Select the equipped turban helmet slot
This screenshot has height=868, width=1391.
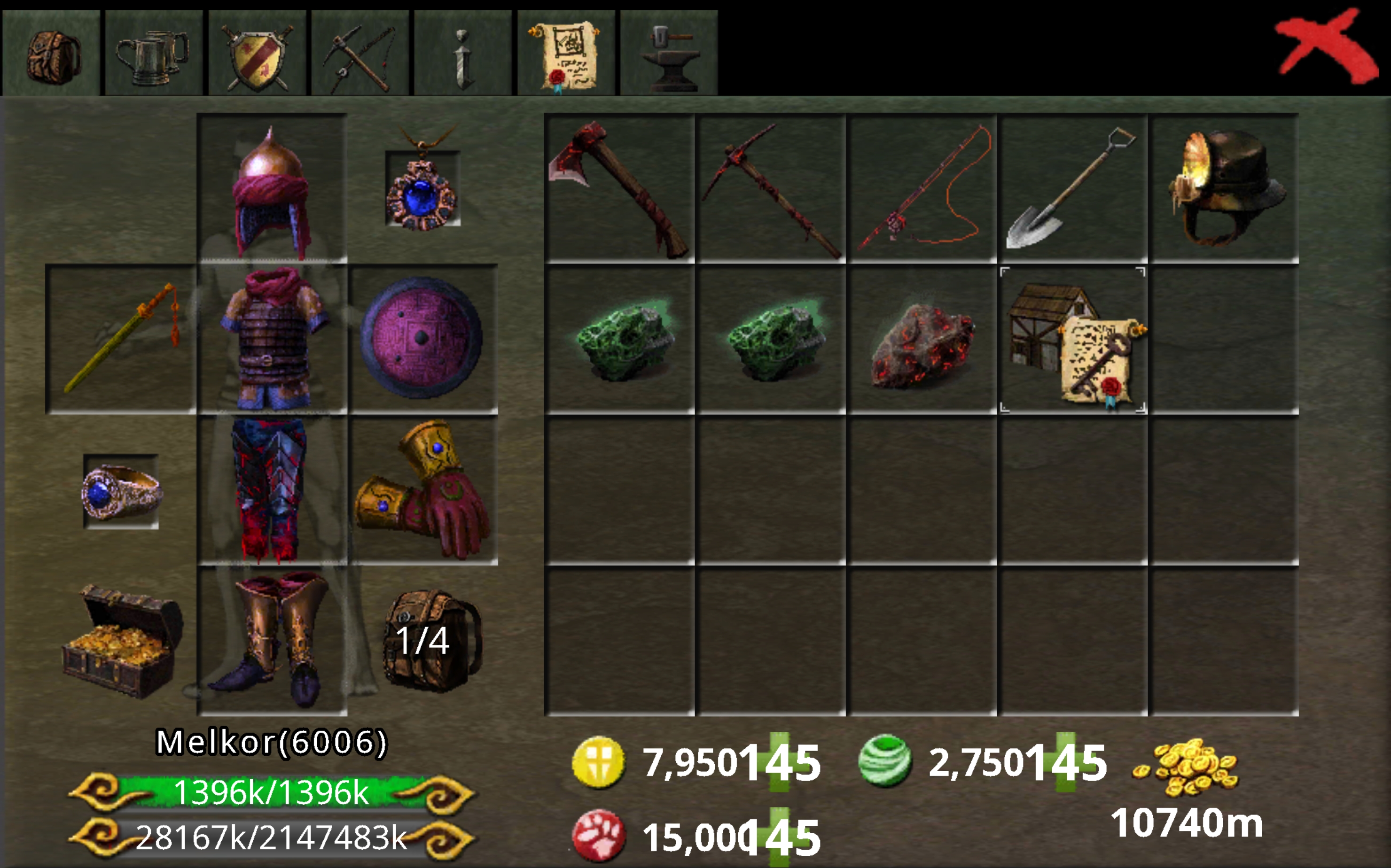(272, 188)
